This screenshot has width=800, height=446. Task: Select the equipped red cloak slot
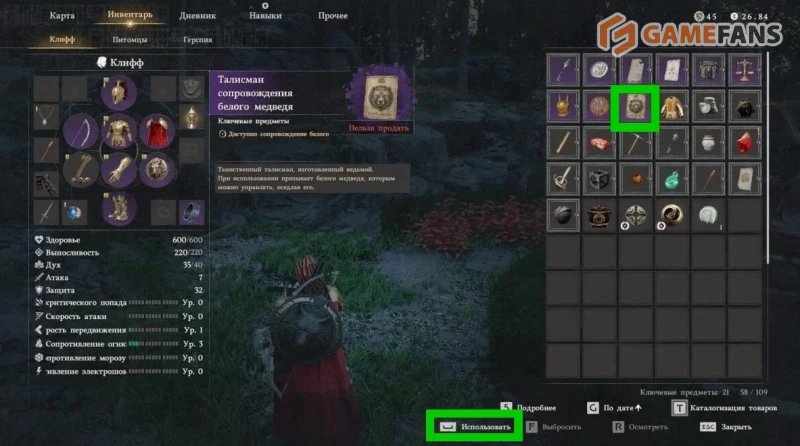coord(156,133)
